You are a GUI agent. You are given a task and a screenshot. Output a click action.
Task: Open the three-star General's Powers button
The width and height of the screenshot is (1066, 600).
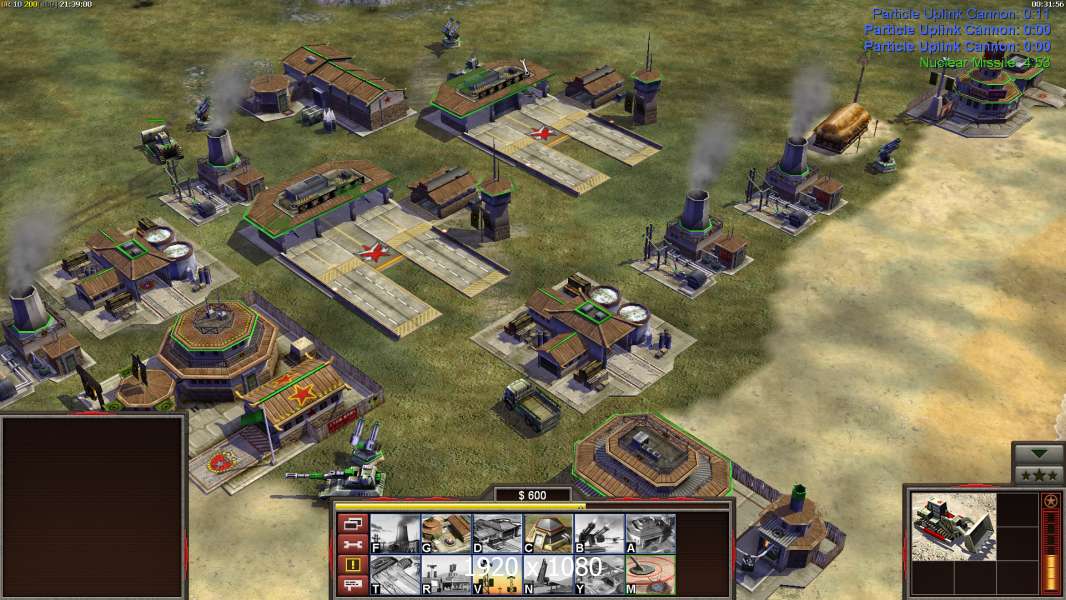coord(1038,474)
